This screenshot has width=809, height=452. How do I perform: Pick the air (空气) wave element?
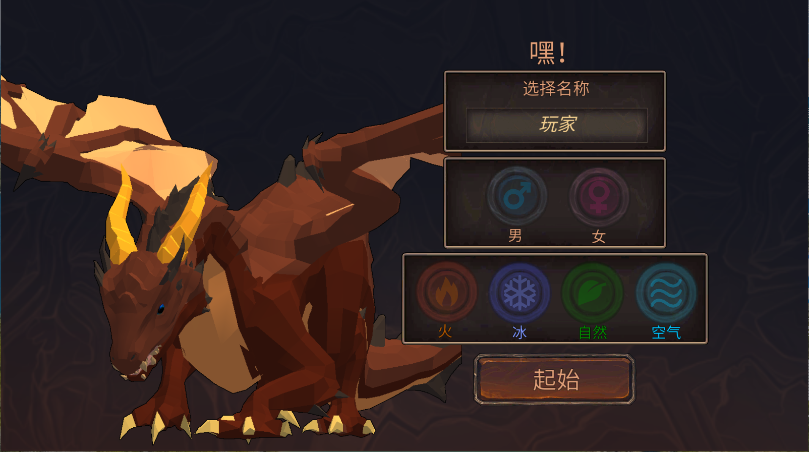tap(665, 292)
